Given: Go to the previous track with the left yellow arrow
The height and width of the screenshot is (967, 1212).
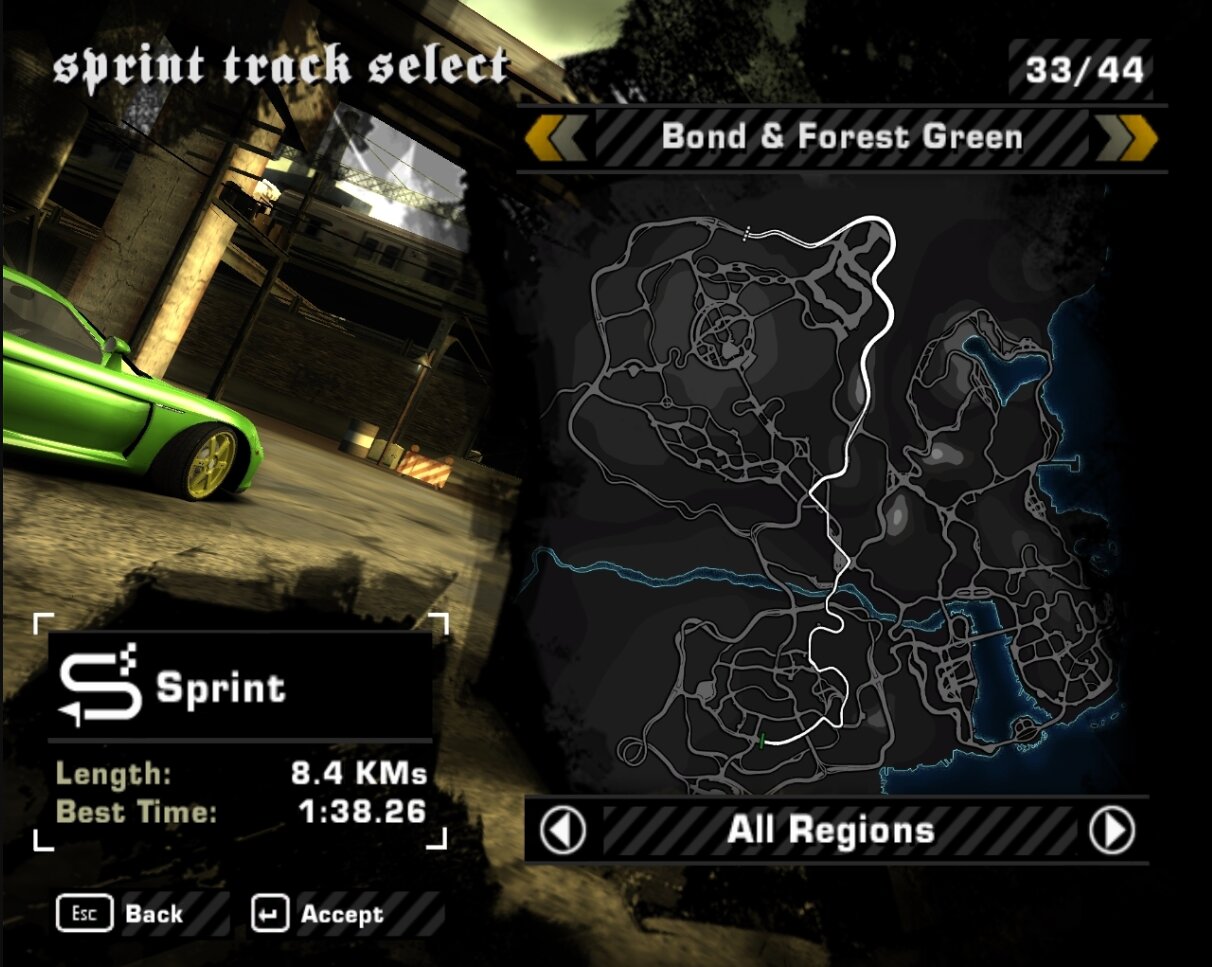Looking at the screenshot, I should [557, 138].
